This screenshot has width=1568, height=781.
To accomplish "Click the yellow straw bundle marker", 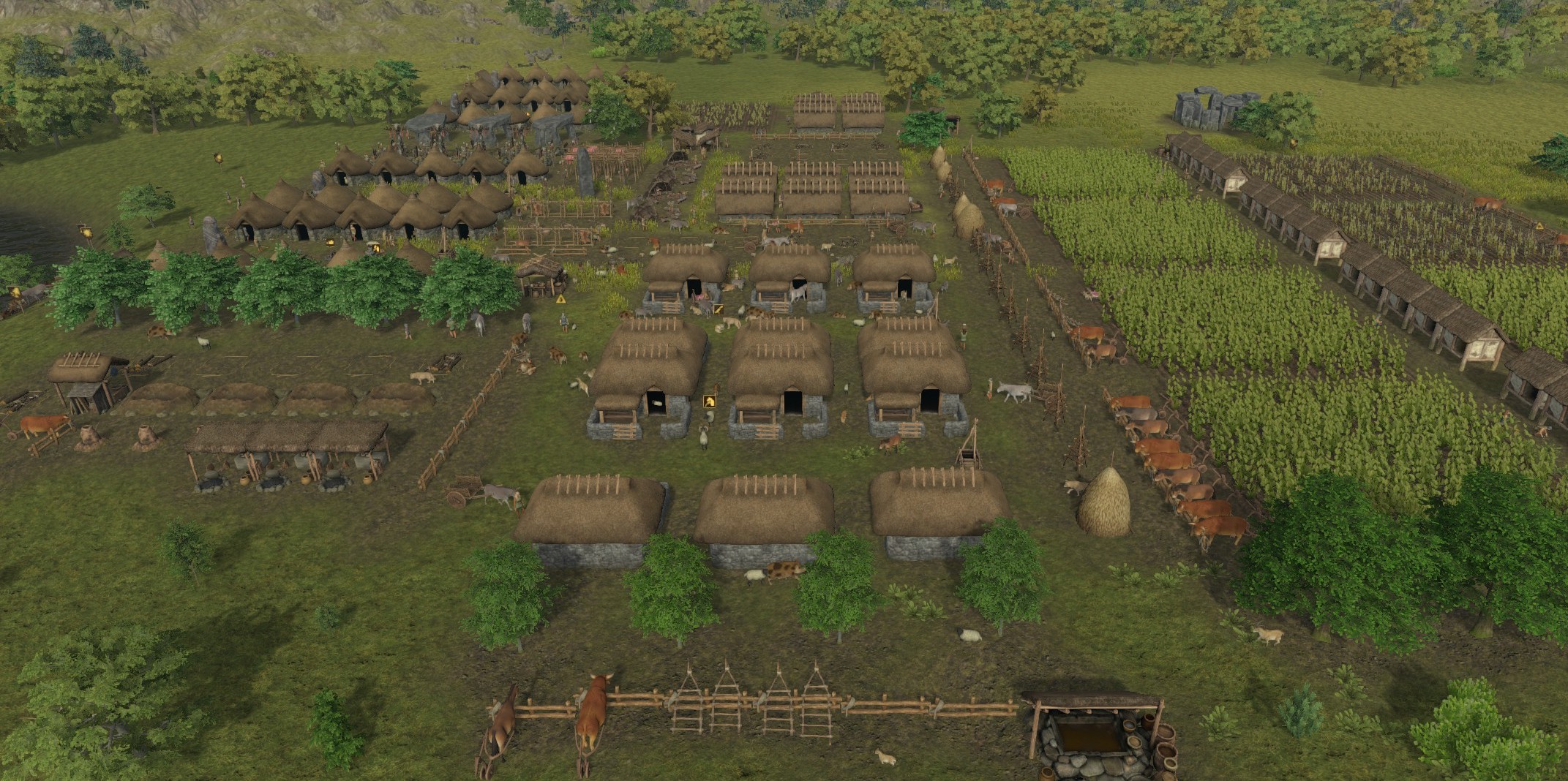I will 718,309.
